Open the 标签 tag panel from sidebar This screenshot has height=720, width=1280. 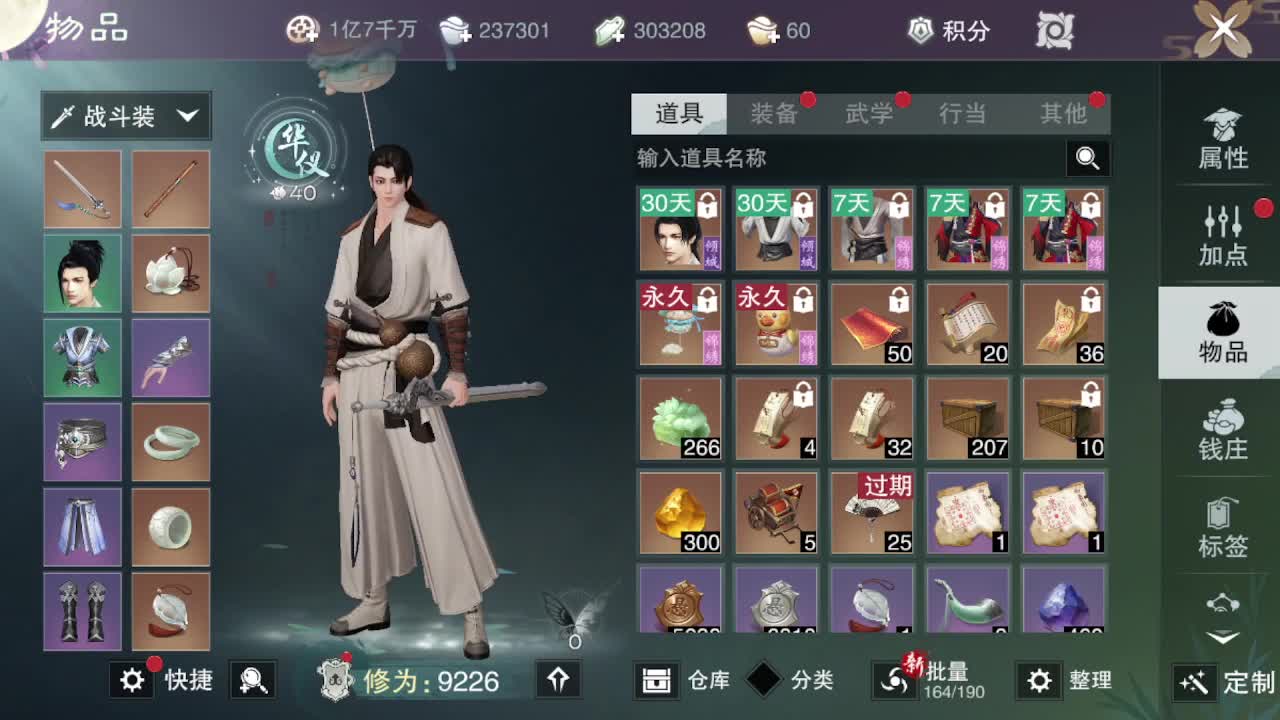coord(1222,520)
